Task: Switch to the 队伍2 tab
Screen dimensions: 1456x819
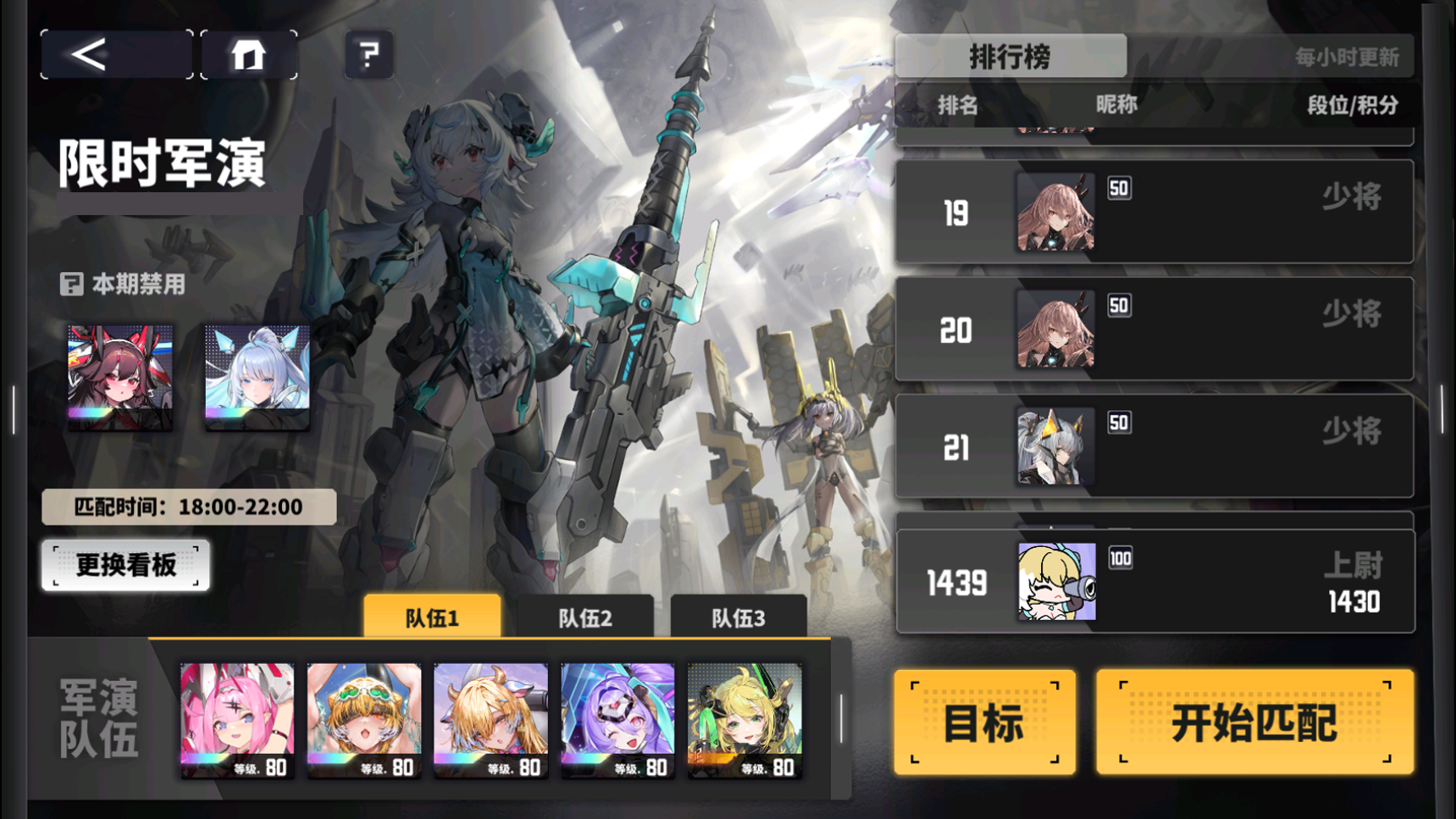Action: coord(589,617)
